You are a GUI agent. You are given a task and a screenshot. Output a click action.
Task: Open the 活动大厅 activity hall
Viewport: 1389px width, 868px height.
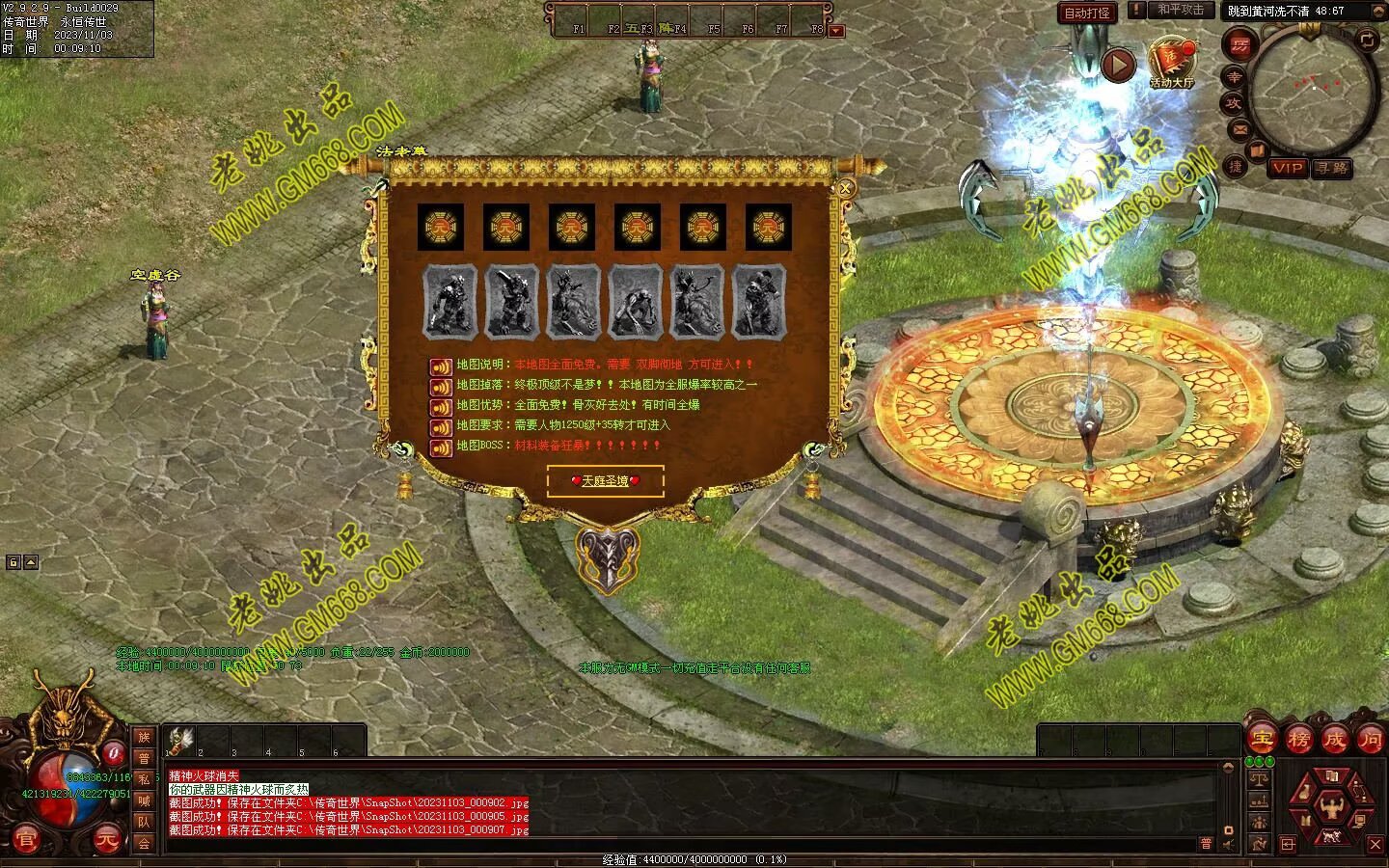tap(1171, 62)
